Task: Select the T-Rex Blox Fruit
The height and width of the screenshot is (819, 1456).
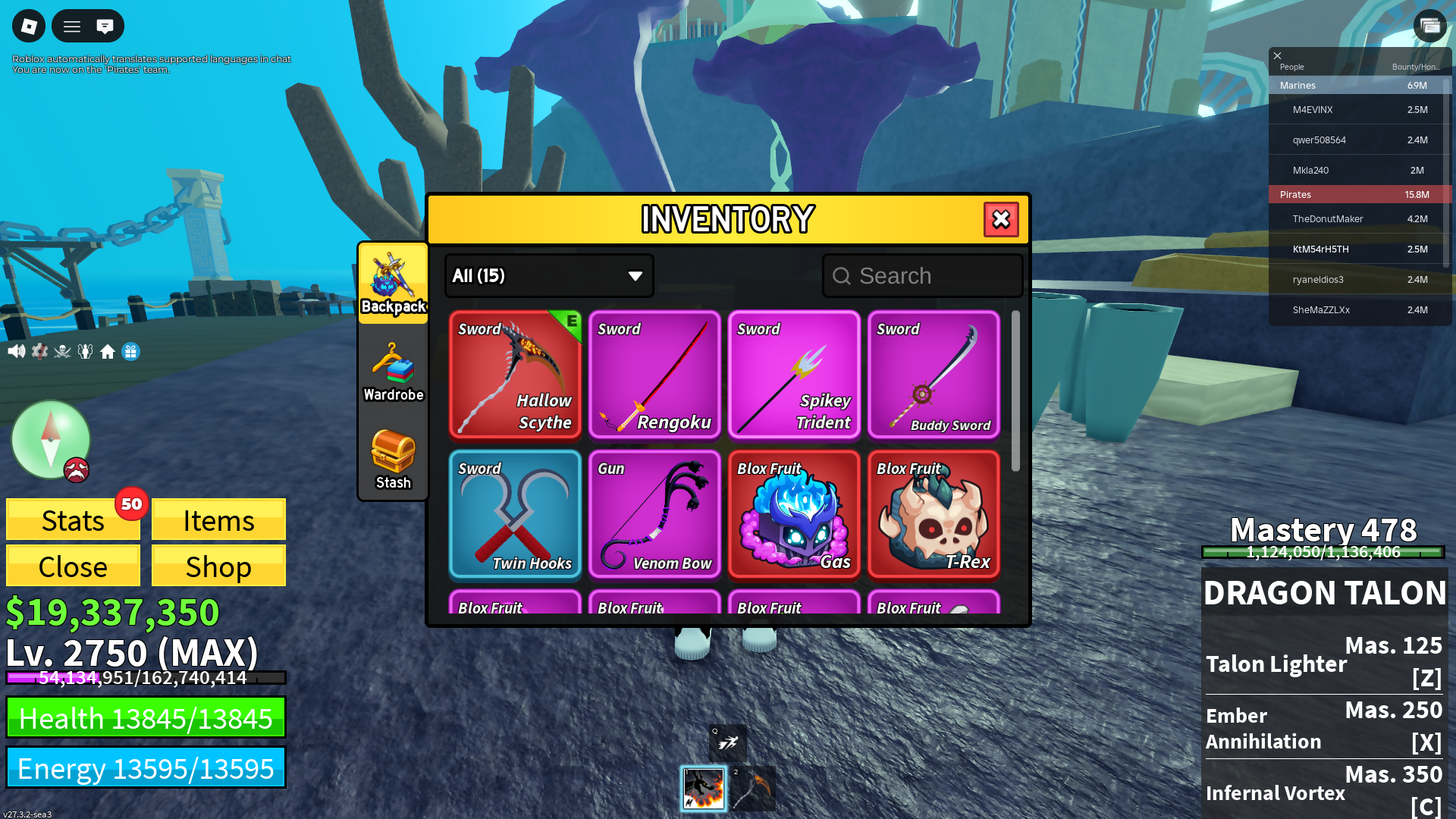Action: [x=934, y=514]
